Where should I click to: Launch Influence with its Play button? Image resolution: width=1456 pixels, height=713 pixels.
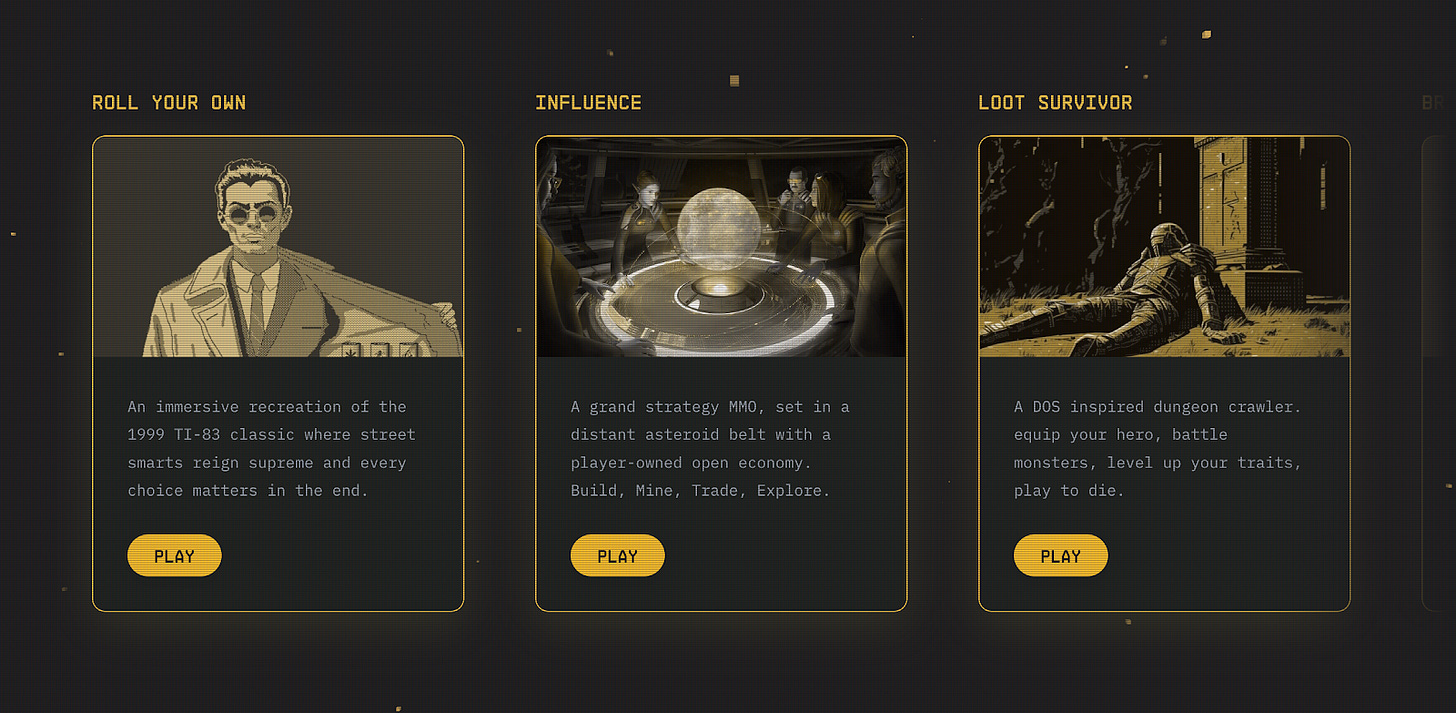pyautogui.click(x=617, y=556)
